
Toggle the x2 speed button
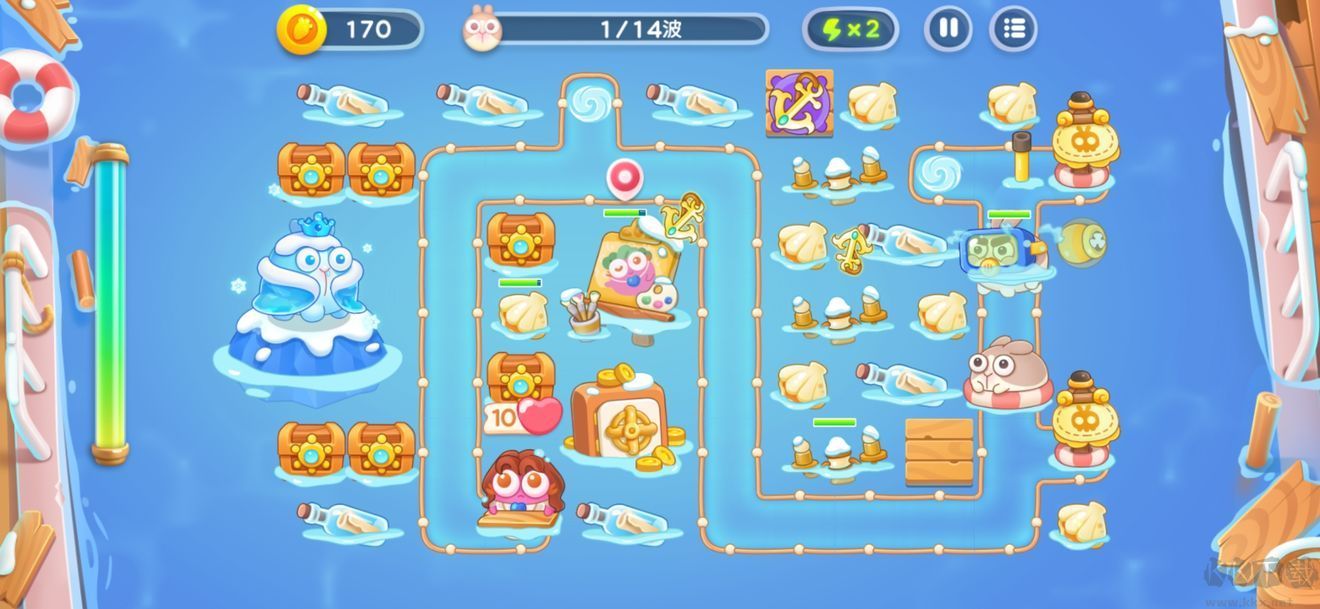point(850,29)
